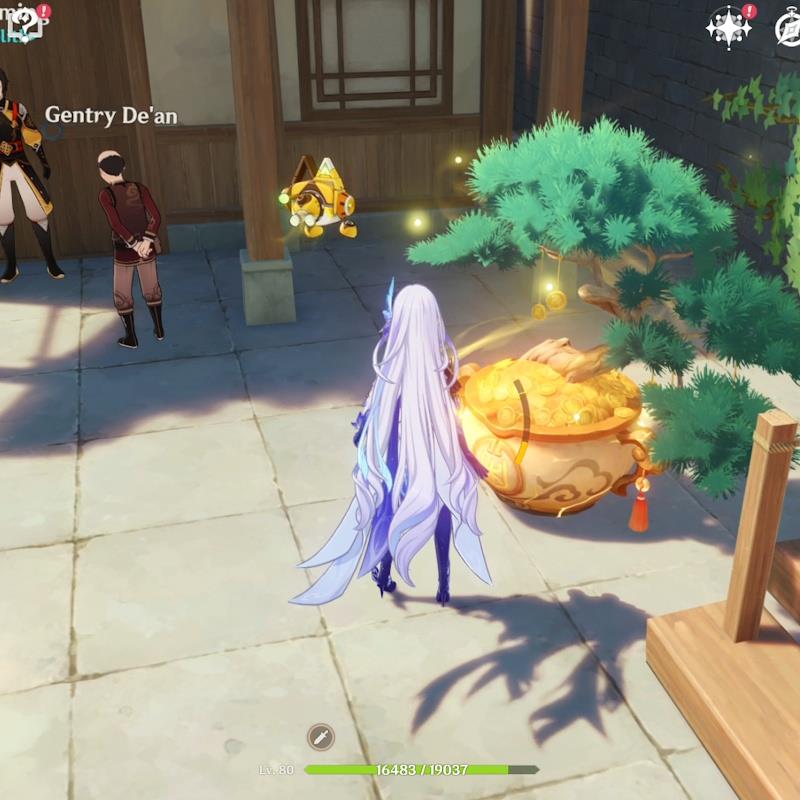
Task: Open the compass handbook icon
Action: [790, 28]
